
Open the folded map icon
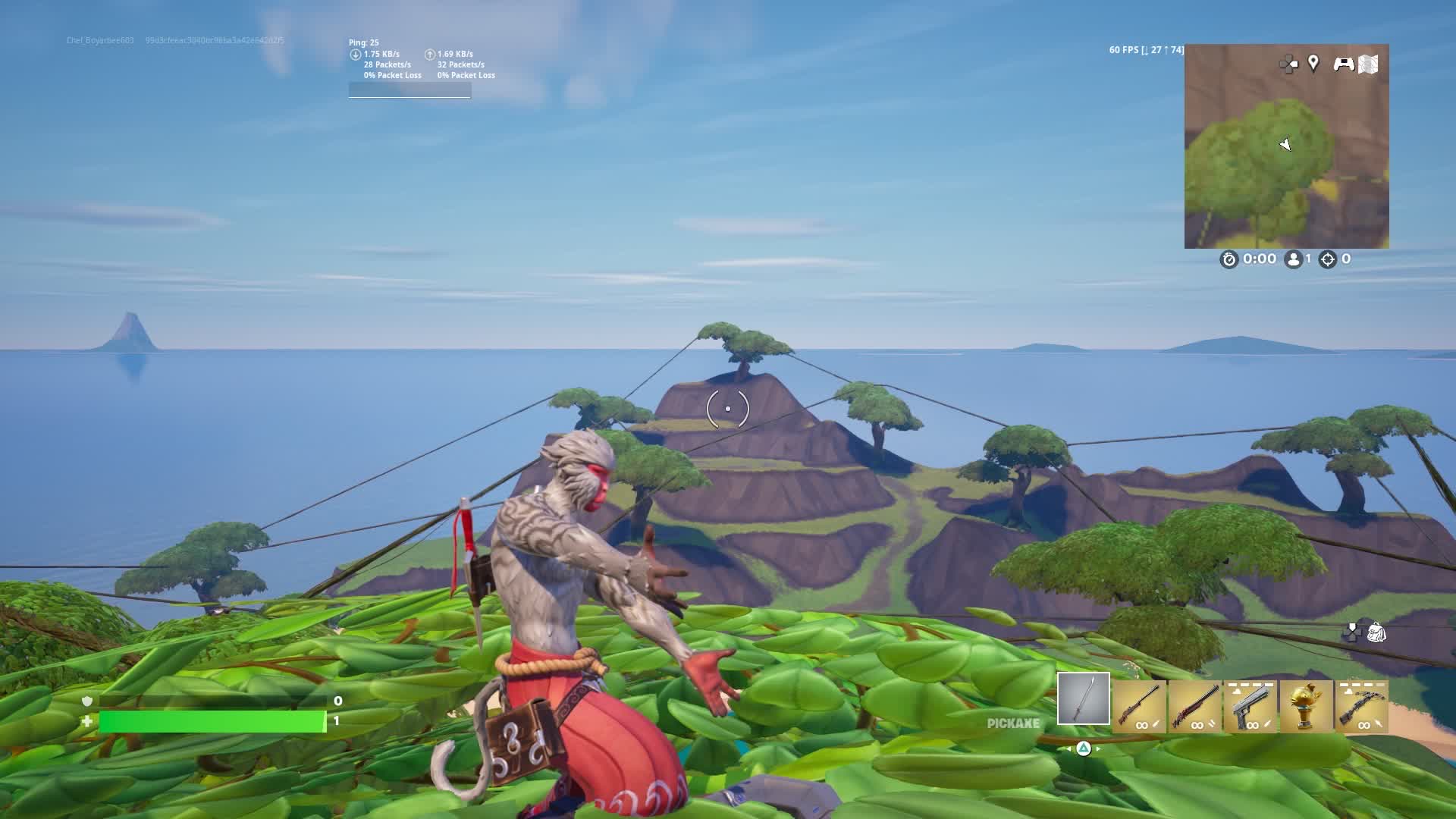click(1368, 64)
